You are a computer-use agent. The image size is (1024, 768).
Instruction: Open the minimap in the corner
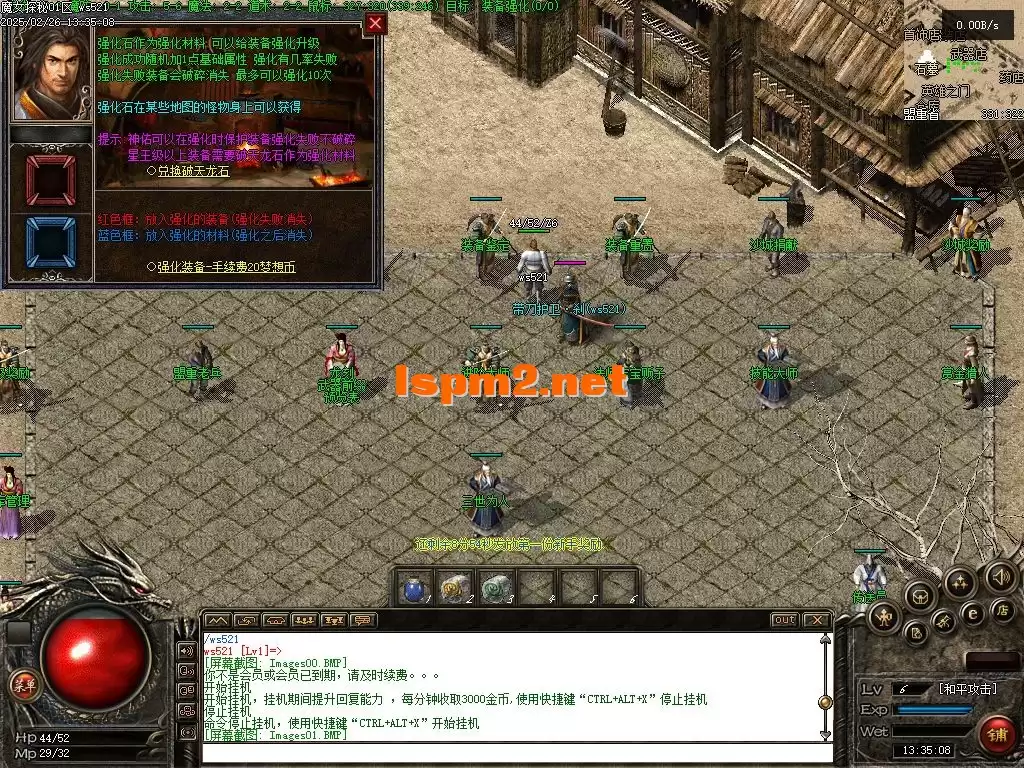964,62
